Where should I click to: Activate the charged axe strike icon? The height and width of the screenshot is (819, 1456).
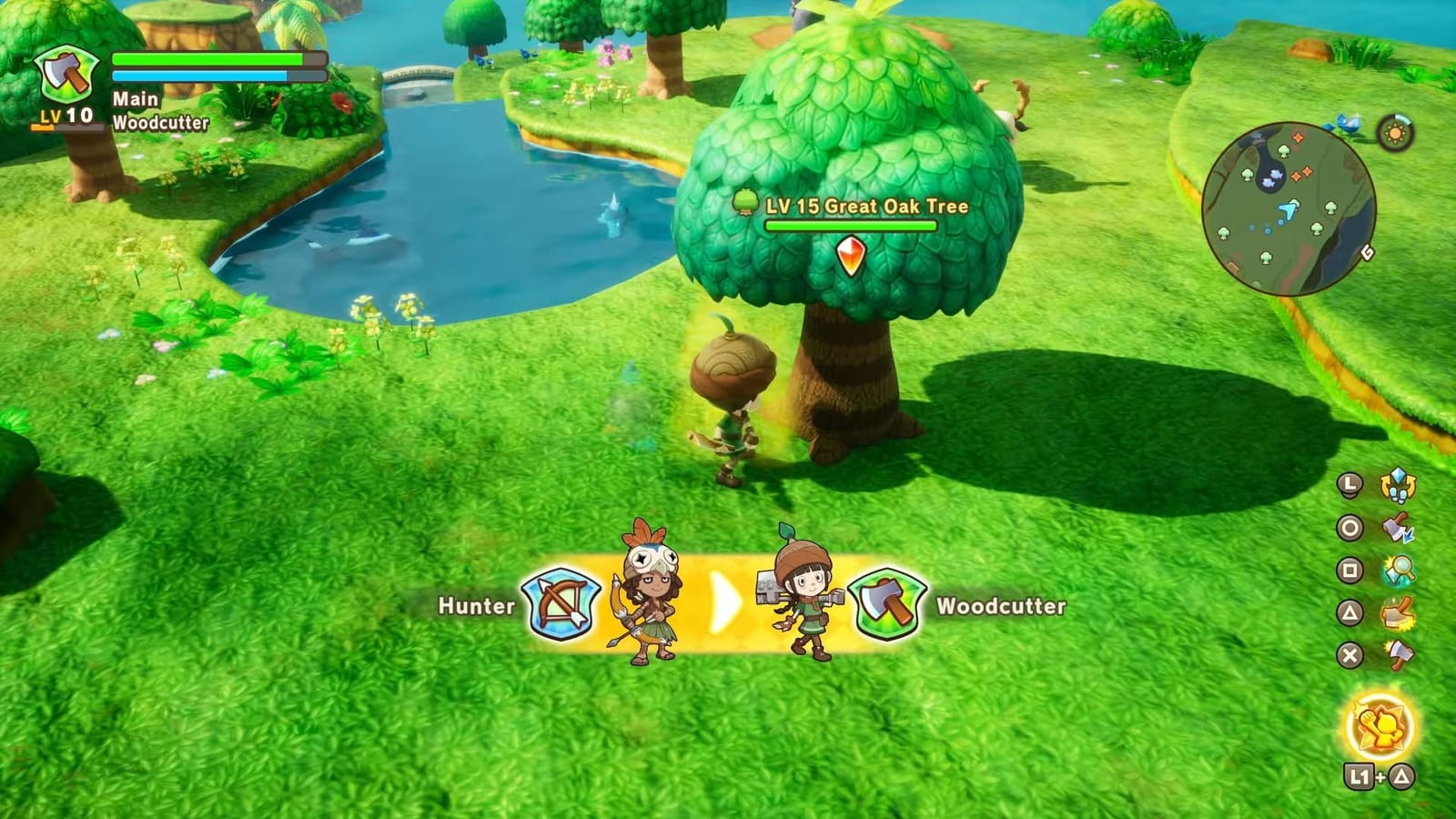coord(1400,612)
